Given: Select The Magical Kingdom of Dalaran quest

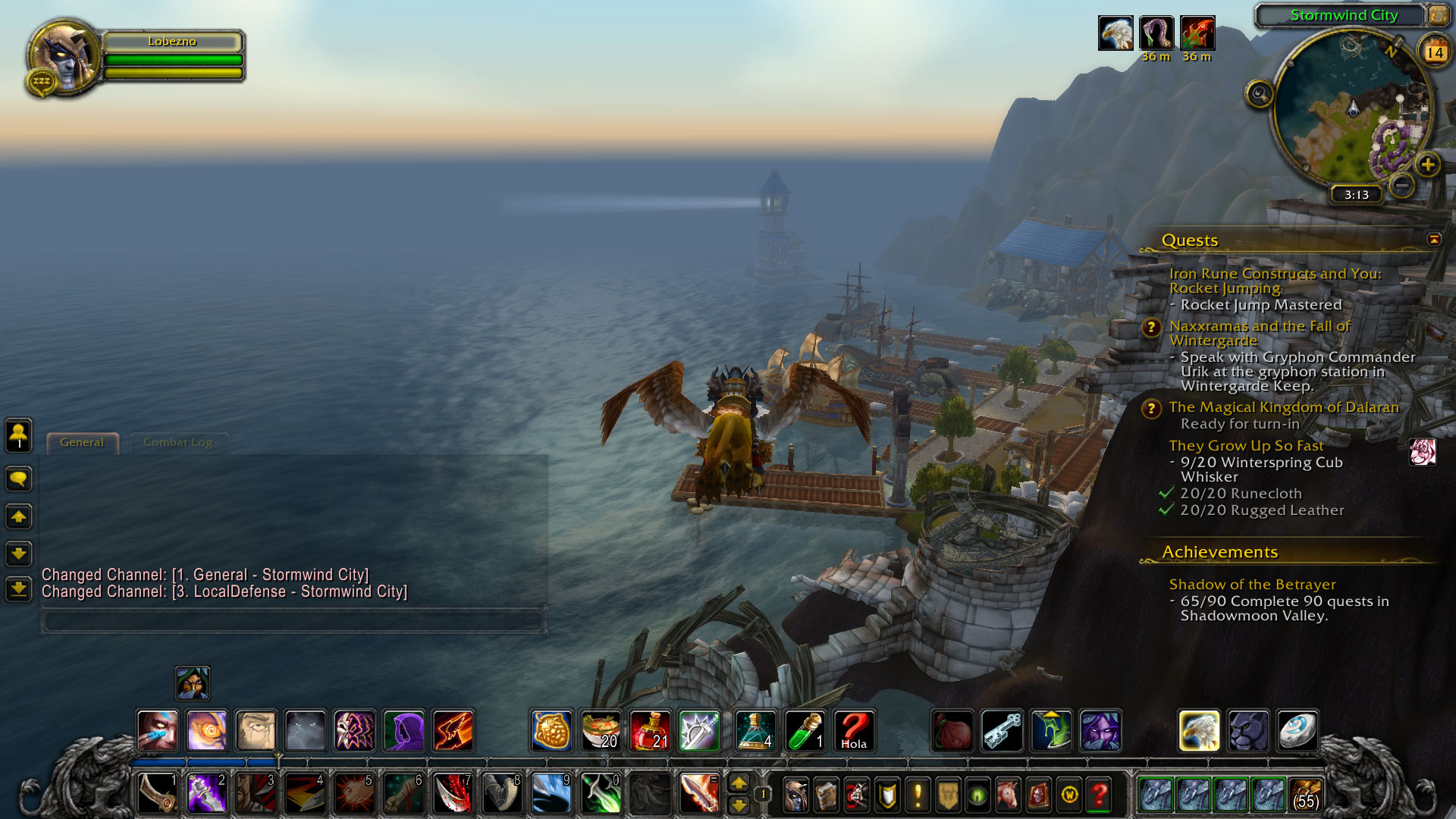Looking at the screenshot, I should pyautogui.click(x=1283, y=407).
